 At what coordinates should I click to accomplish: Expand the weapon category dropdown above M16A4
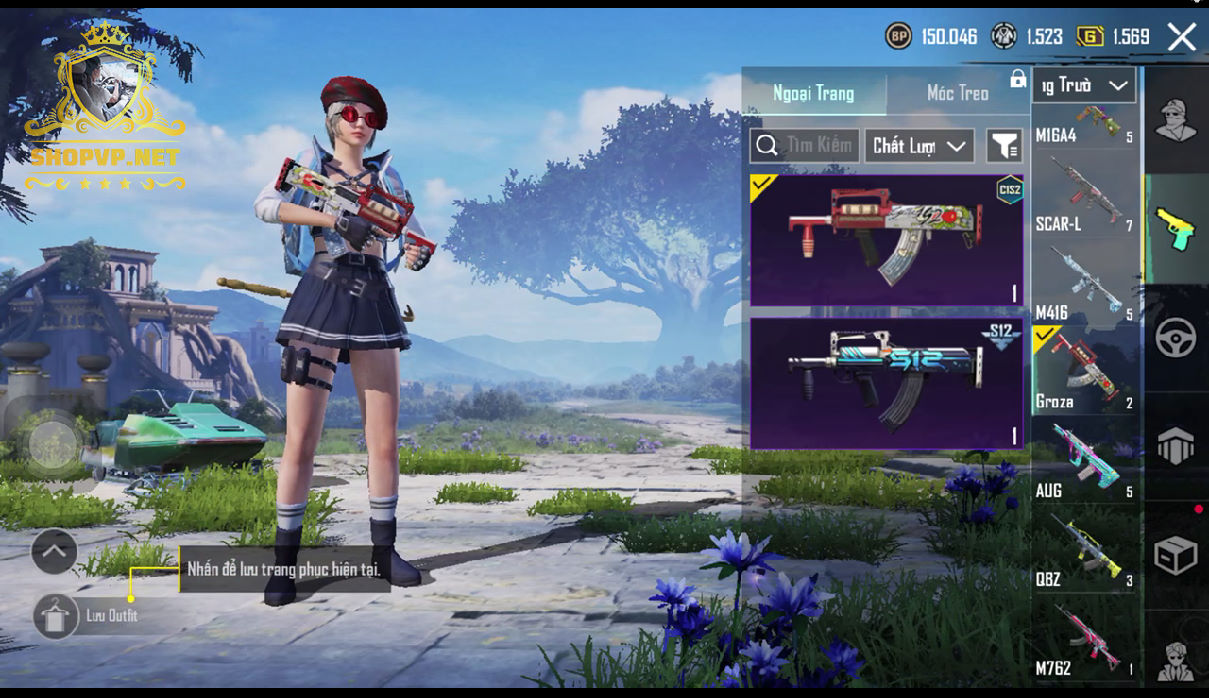coord(1085,86)
